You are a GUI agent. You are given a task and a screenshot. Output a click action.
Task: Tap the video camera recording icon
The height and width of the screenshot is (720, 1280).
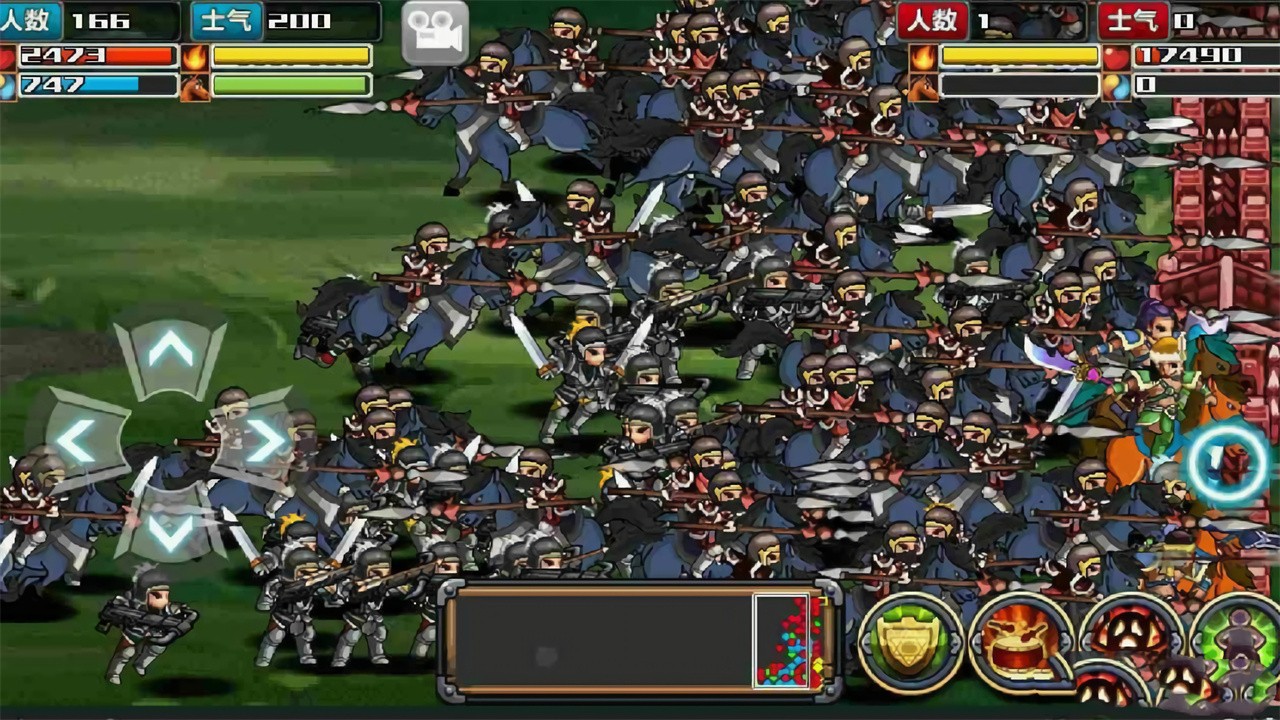pos(435,33)
